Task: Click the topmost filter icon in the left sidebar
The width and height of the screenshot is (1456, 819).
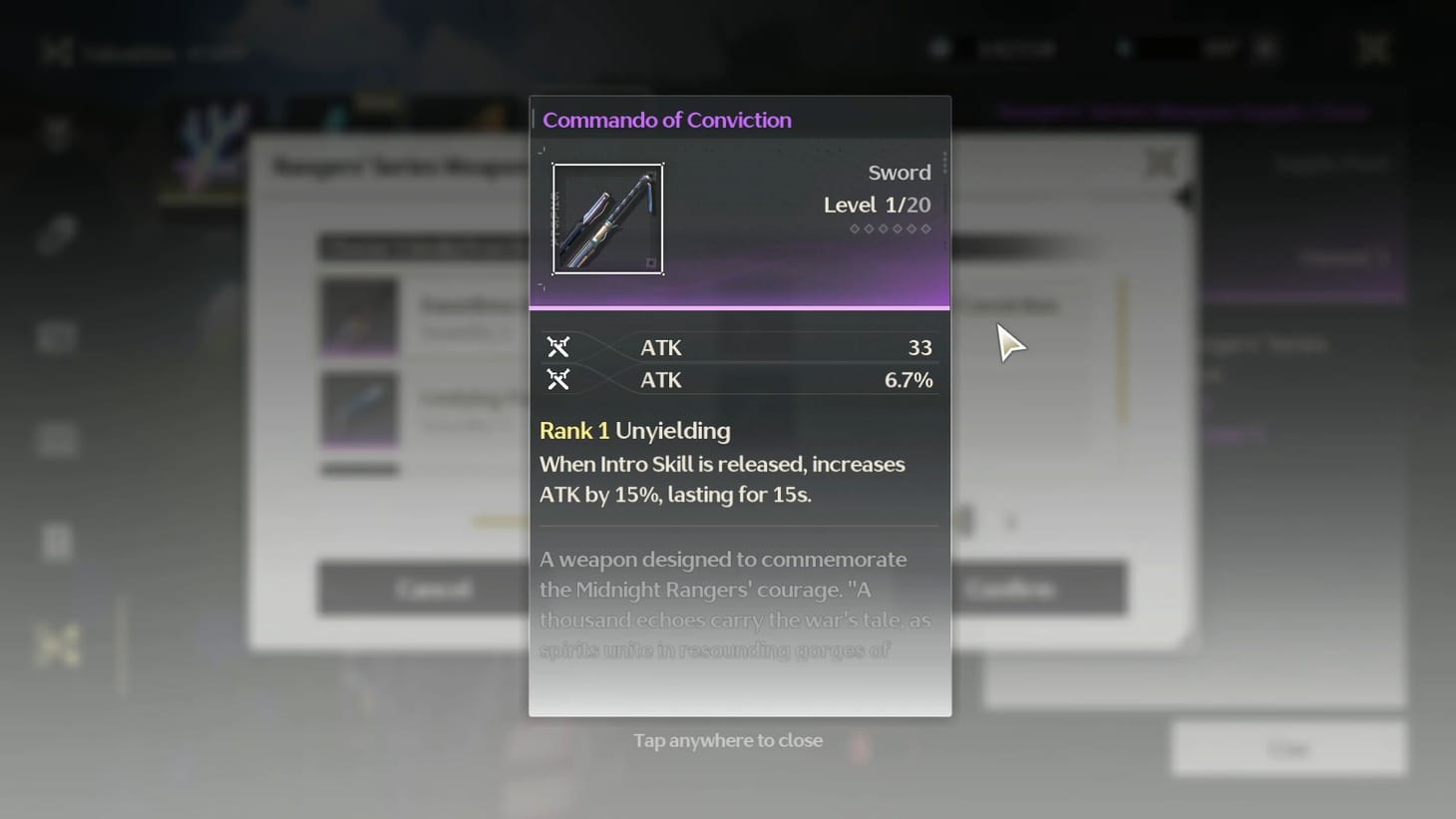Action: coord(56,130)
